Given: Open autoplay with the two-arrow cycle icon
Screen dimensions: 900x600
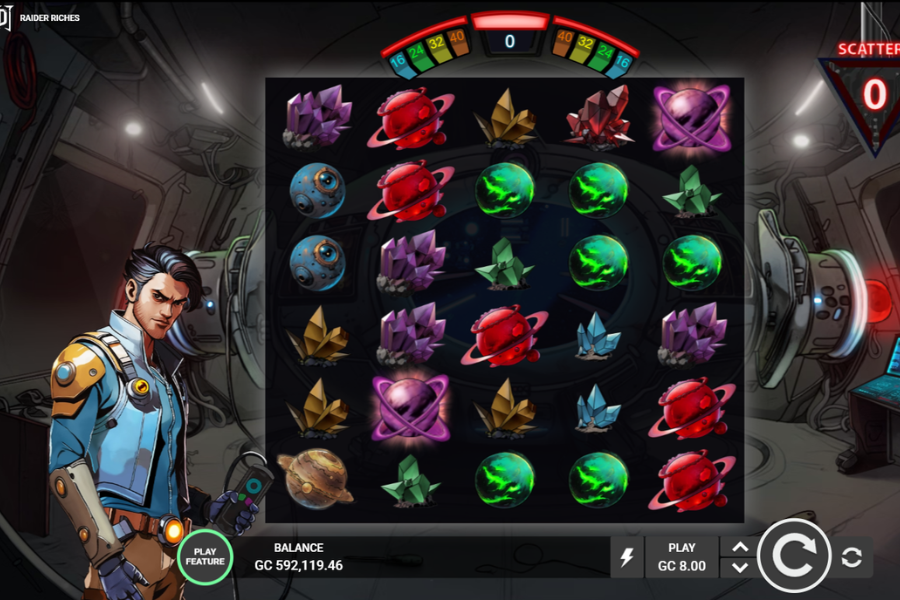Looking at the screenshot, I should point(852,558).
